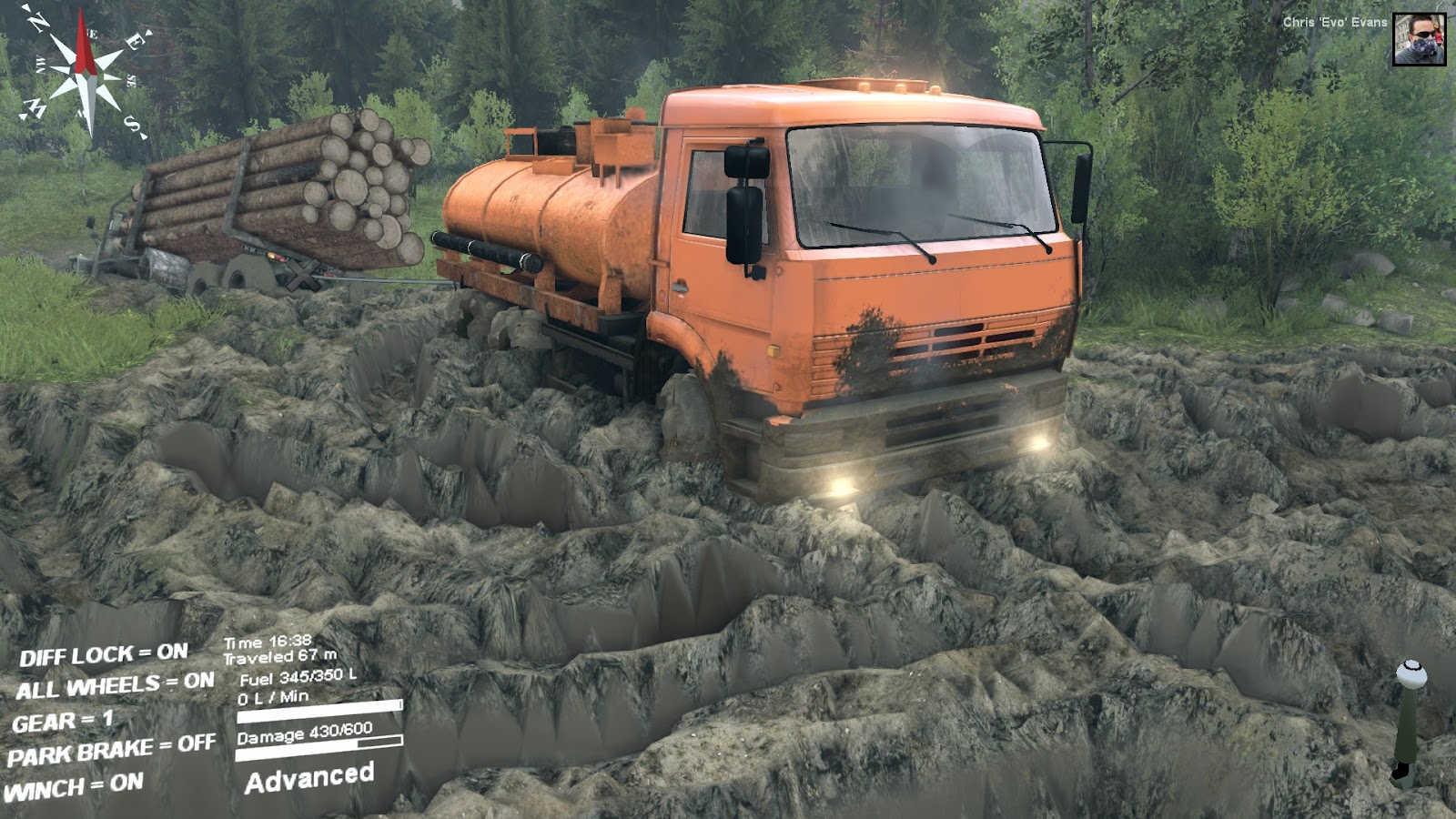This screenshot has width=1456, height=819.
Task: Click the 0 L / Min consumption indicator
Action: tap(272, 694)
